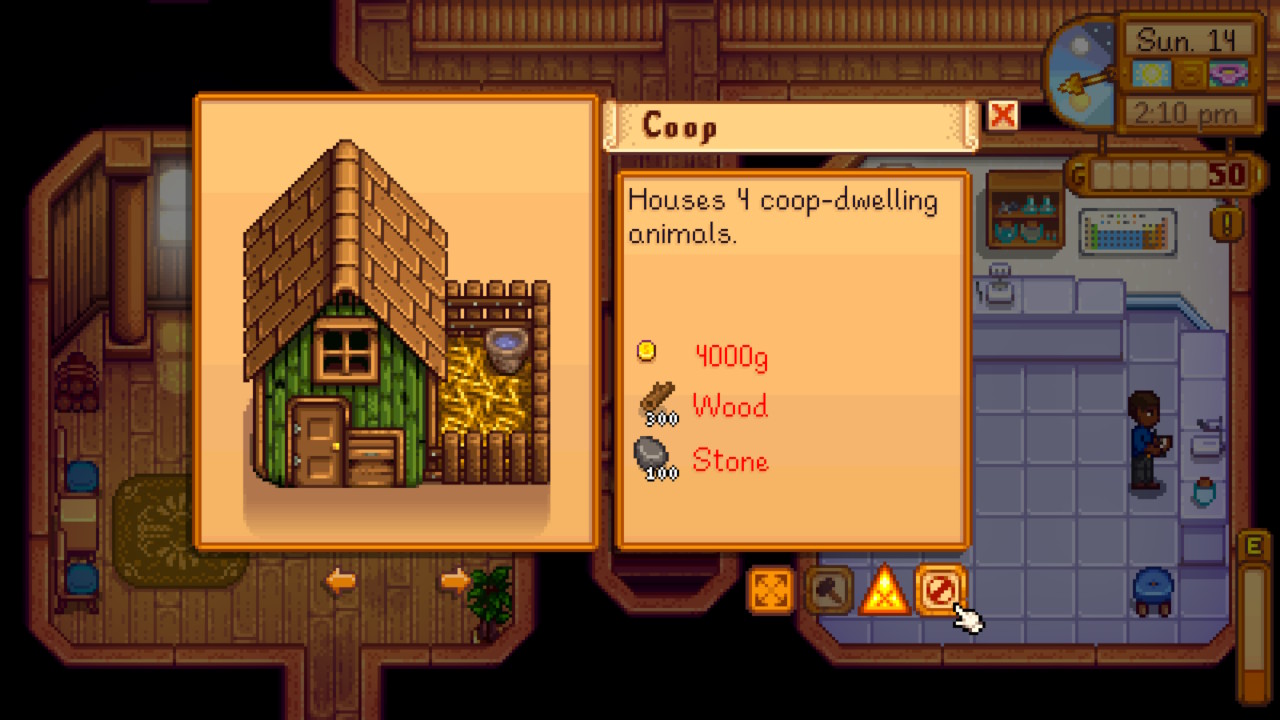1280x720 pixels.
Task: Open the journal exclamation mark icon
Action: 1226,222
